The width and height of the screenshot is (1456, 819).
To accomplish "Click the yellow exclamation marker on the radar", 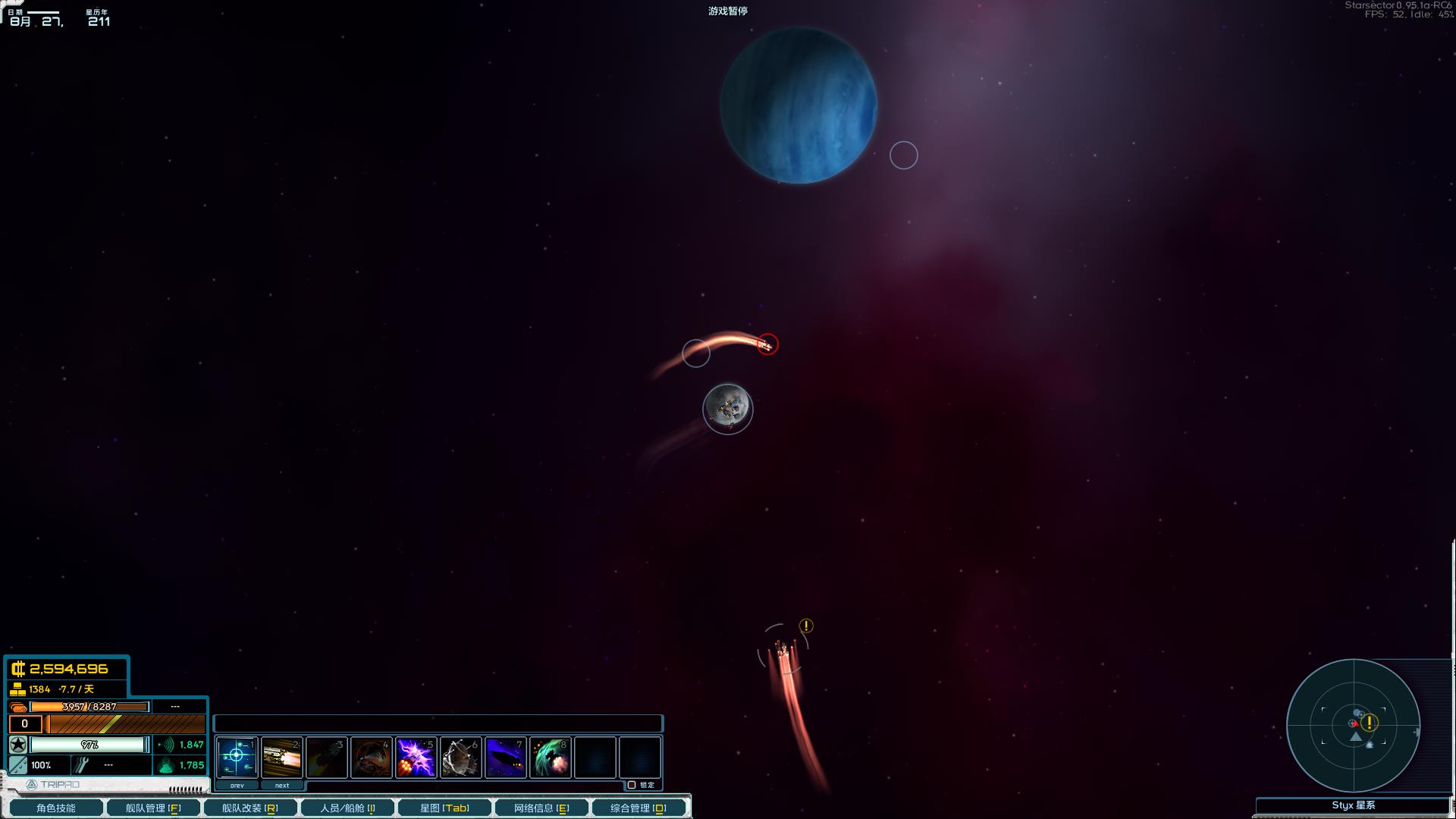I will [1369, 723].
